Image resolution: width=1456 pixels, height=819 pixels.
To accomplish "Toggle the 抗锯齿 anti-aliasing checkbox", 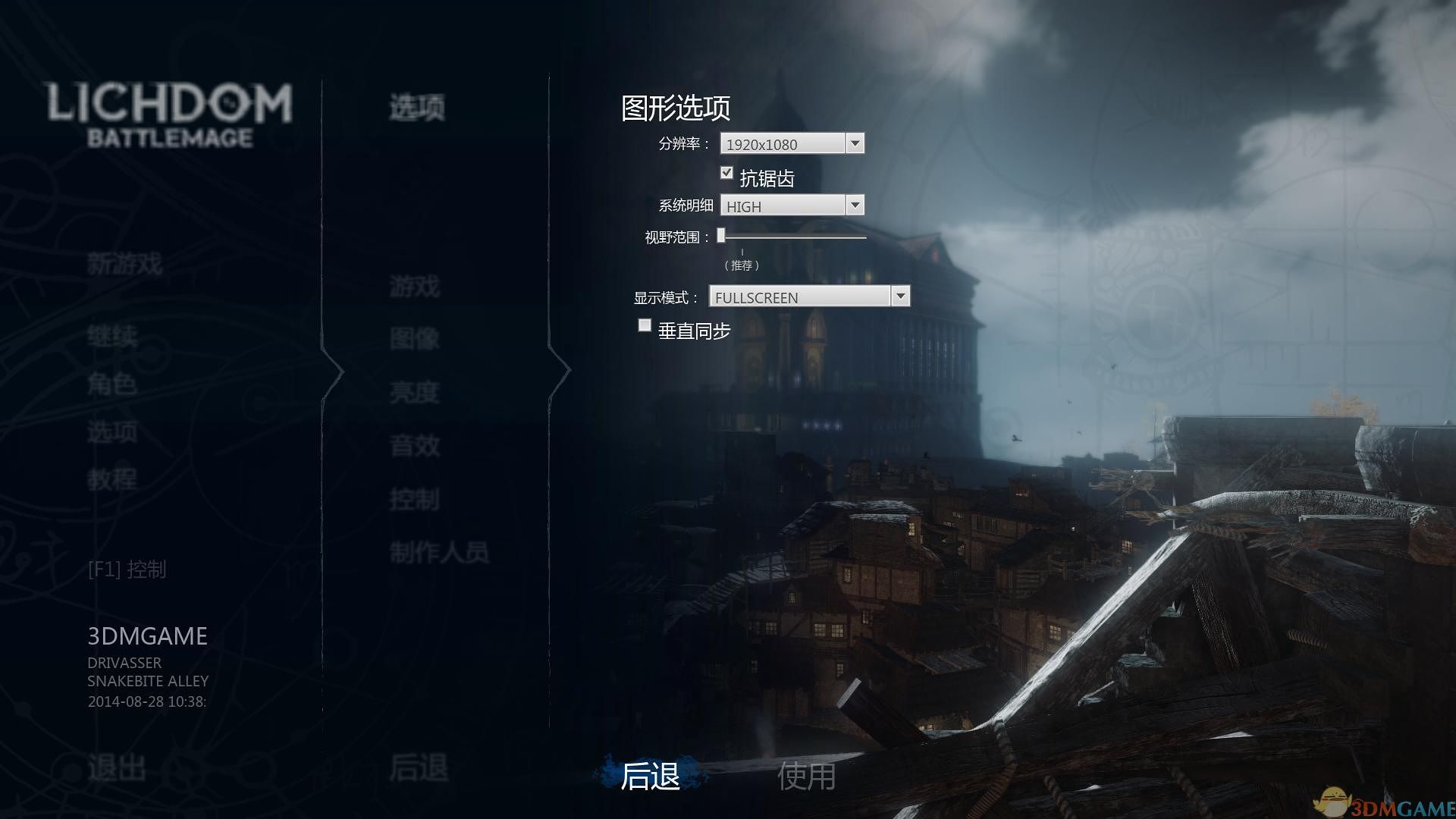I will point(726,174).
